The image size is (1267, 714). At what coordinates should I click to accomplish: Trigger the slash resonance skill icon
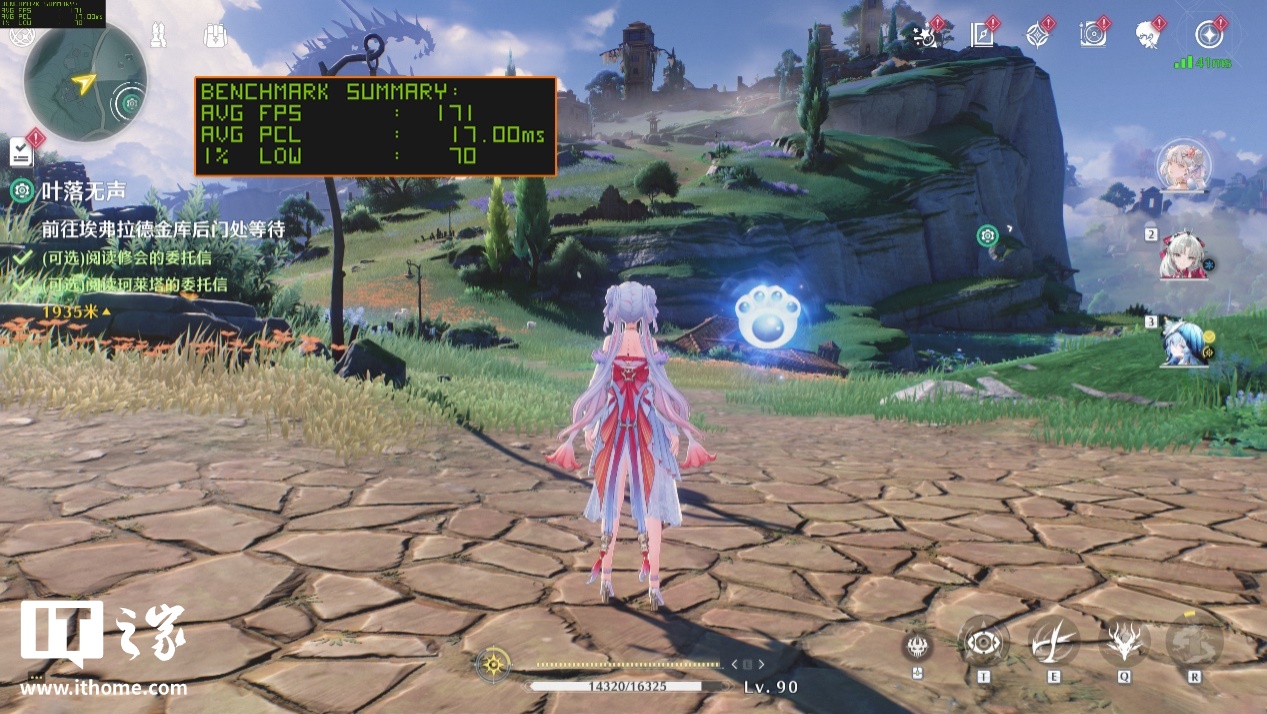[x=1054, y=641]
